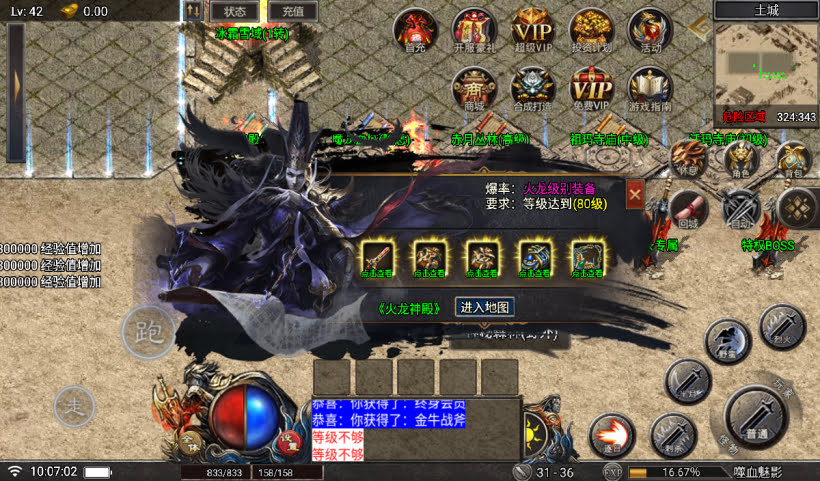Open the 角色 character sheet

741,160
